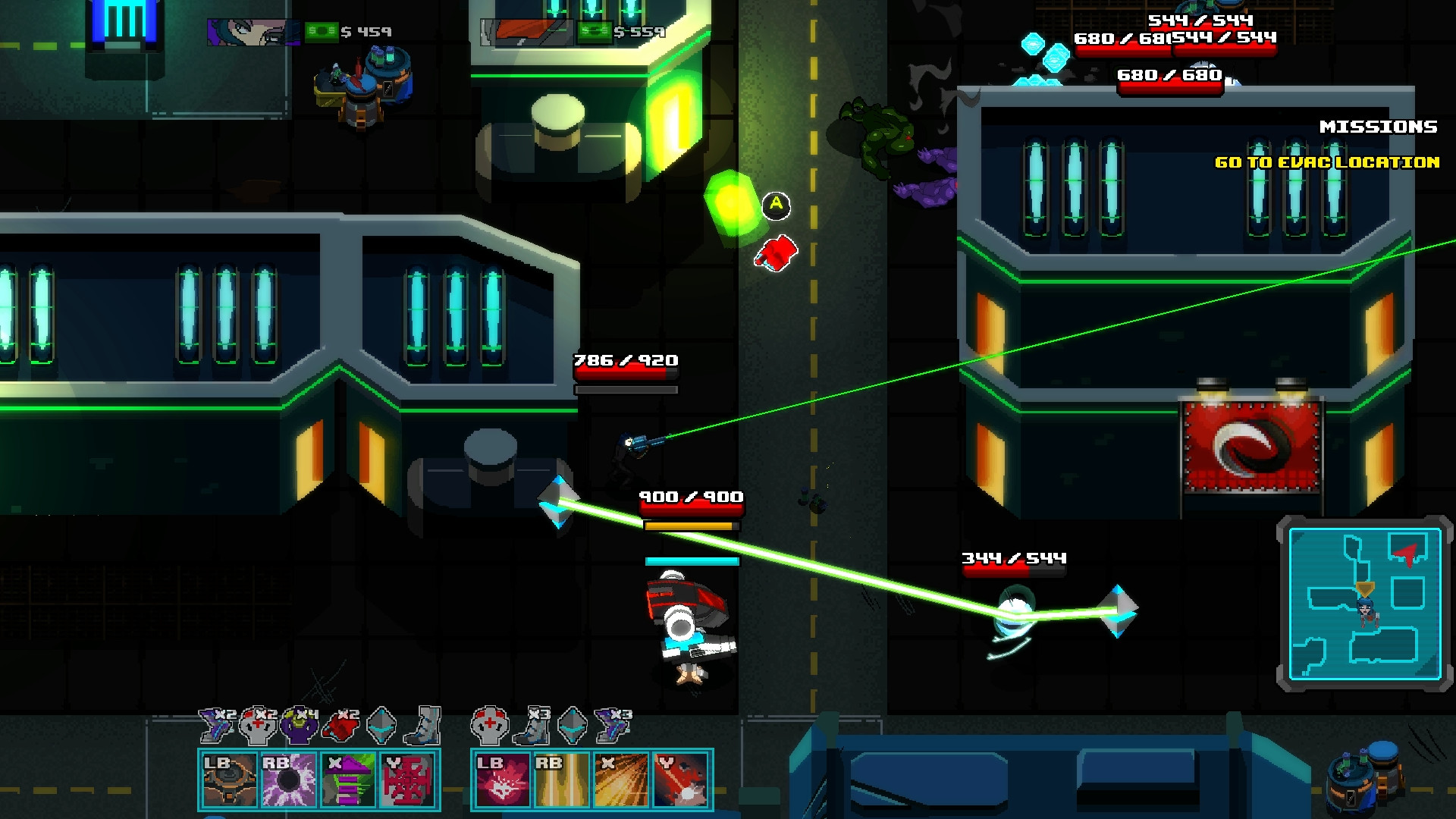Open the GO TO EVAC LOCATION mission objective
This screenshot has height=819, width=1456.
[1327, 162]
